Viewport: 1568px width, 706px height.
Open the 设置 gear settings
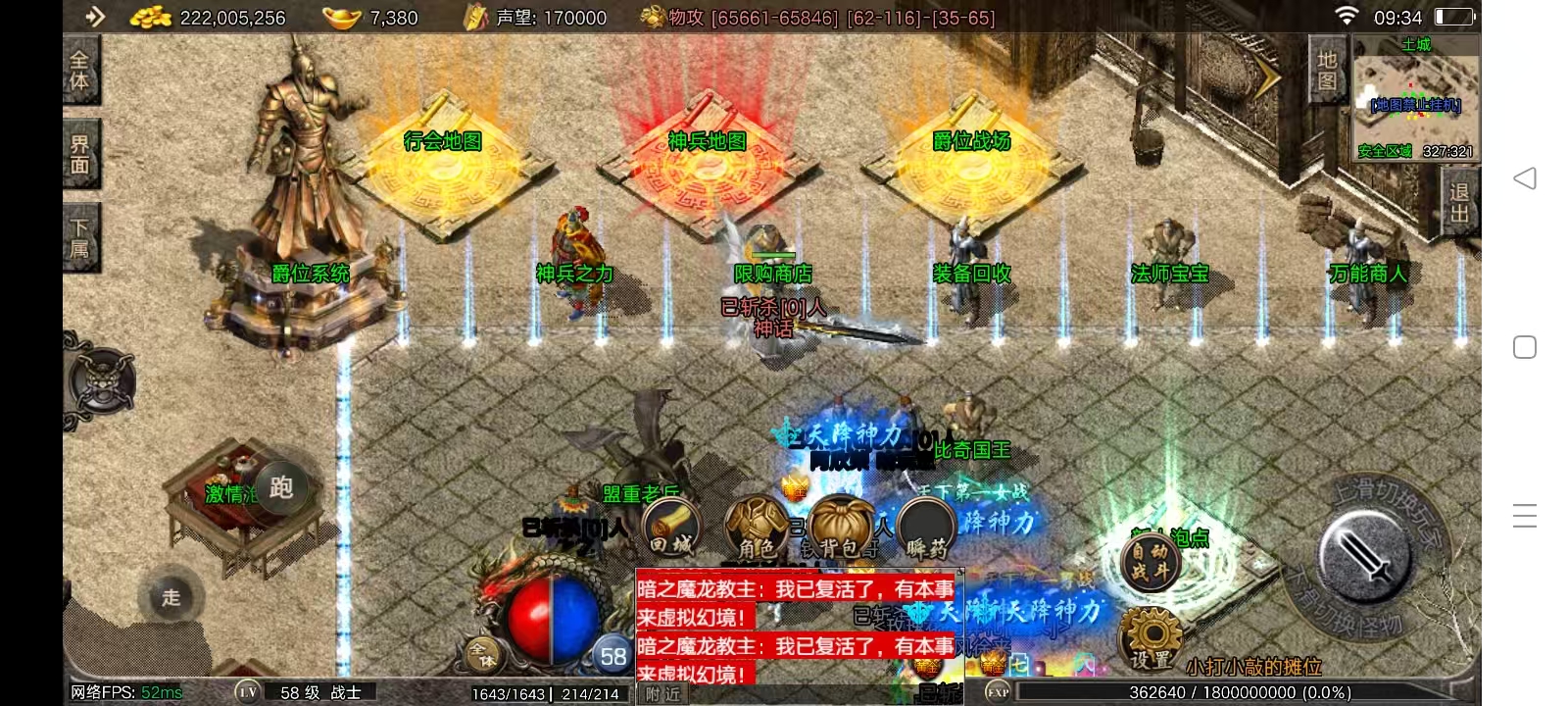1151,637
